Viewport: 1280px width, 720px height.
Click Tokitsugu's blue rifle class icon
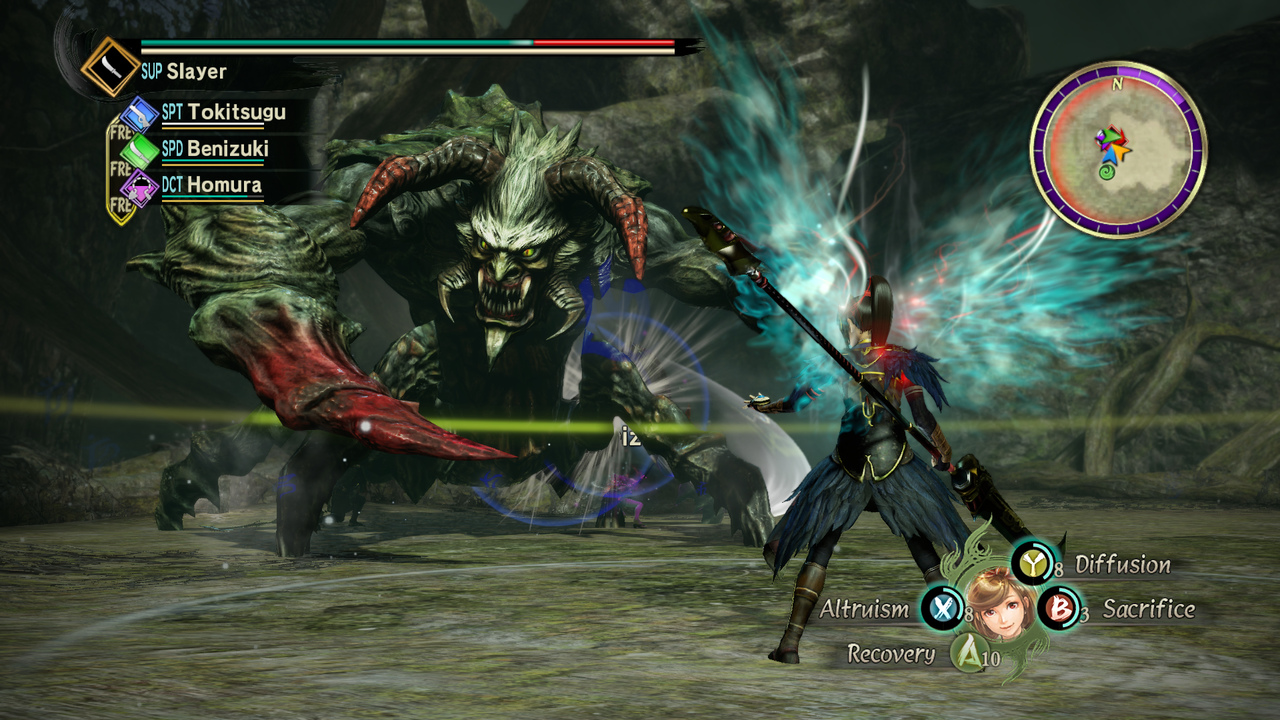(x=139, y=115)
